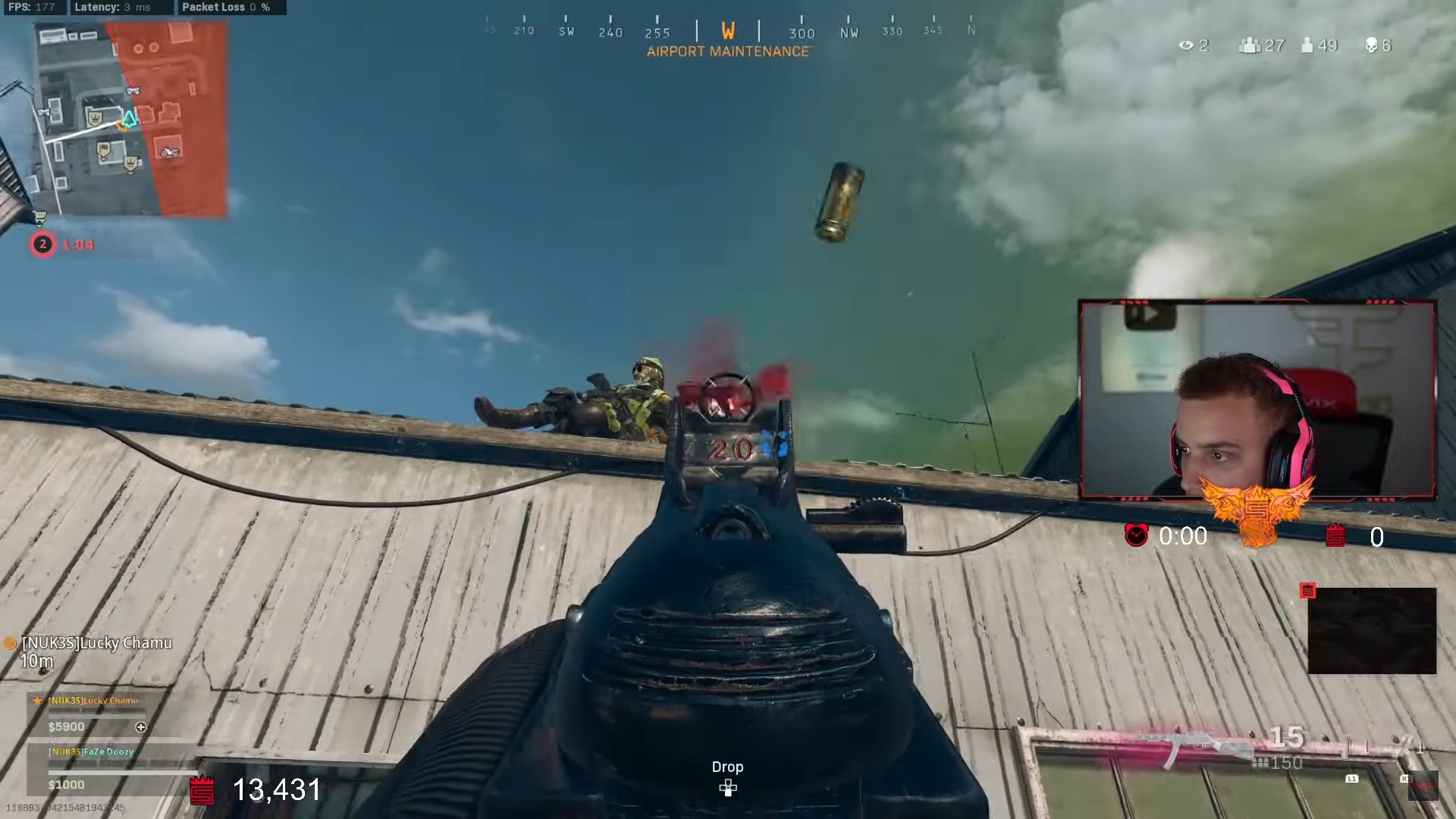Toggle the Packet Loss indicator
This screenshot has height=819, width=1456.
(x=227, y=8)
